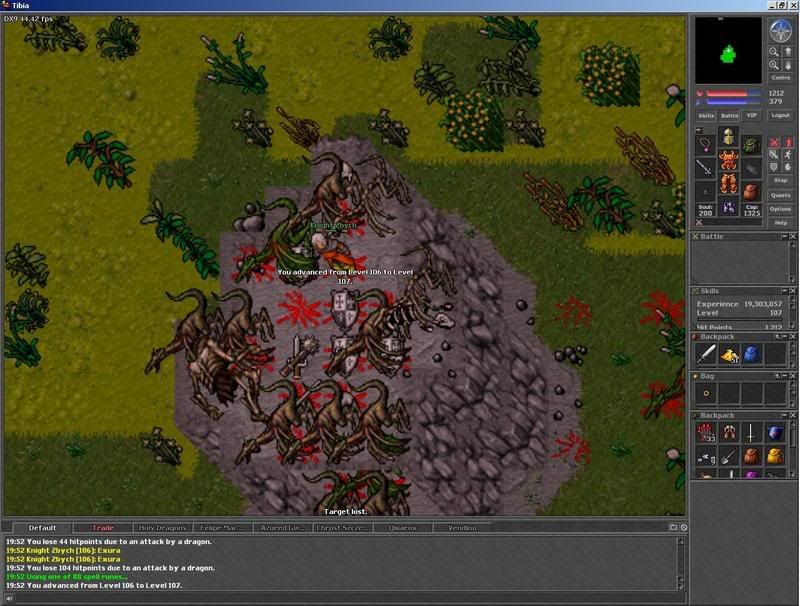
Task: Select the gold coins stack in backpack
Action: 728,354
